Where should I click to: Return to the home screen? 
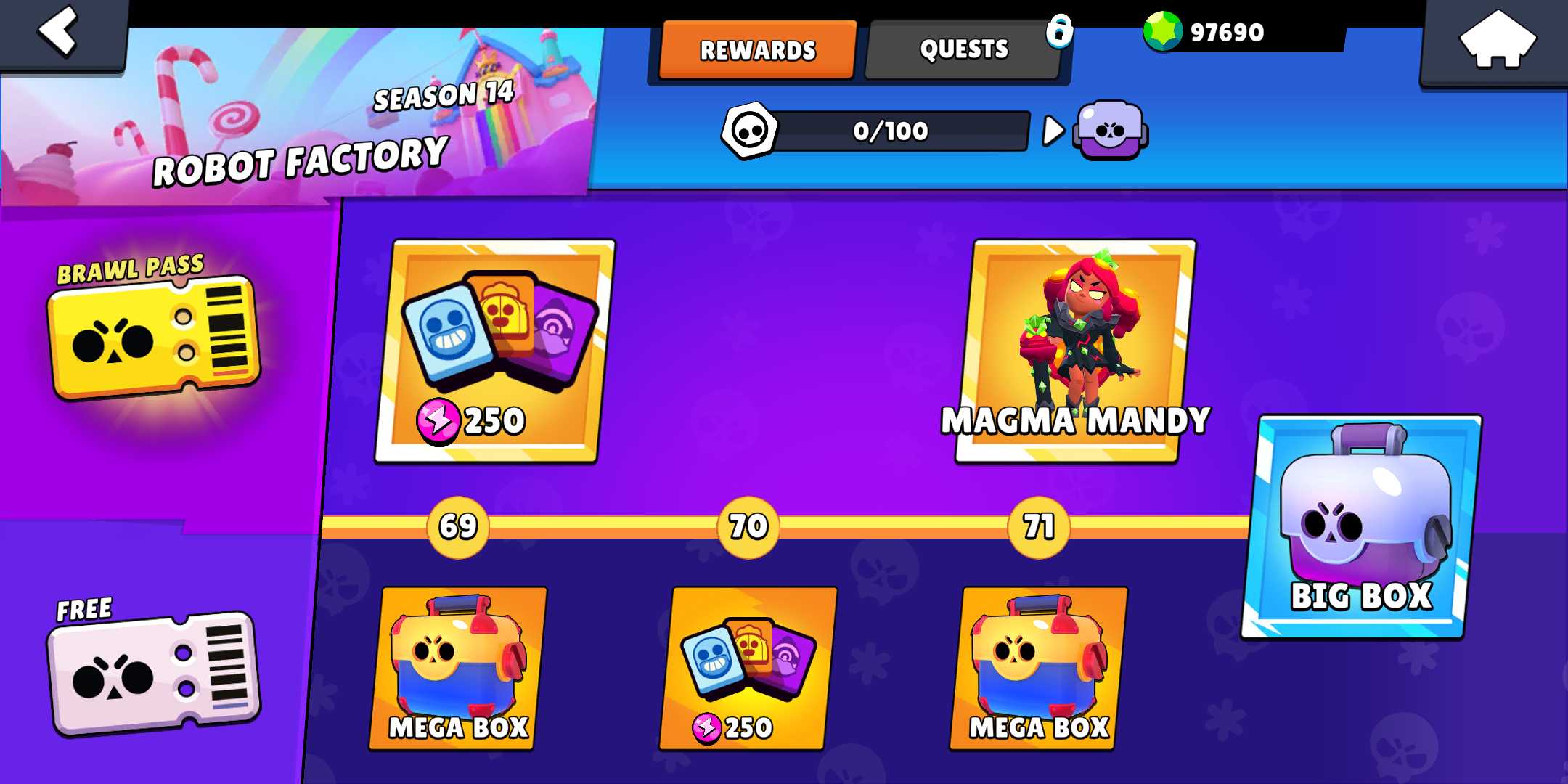(x=1497, y=41)
